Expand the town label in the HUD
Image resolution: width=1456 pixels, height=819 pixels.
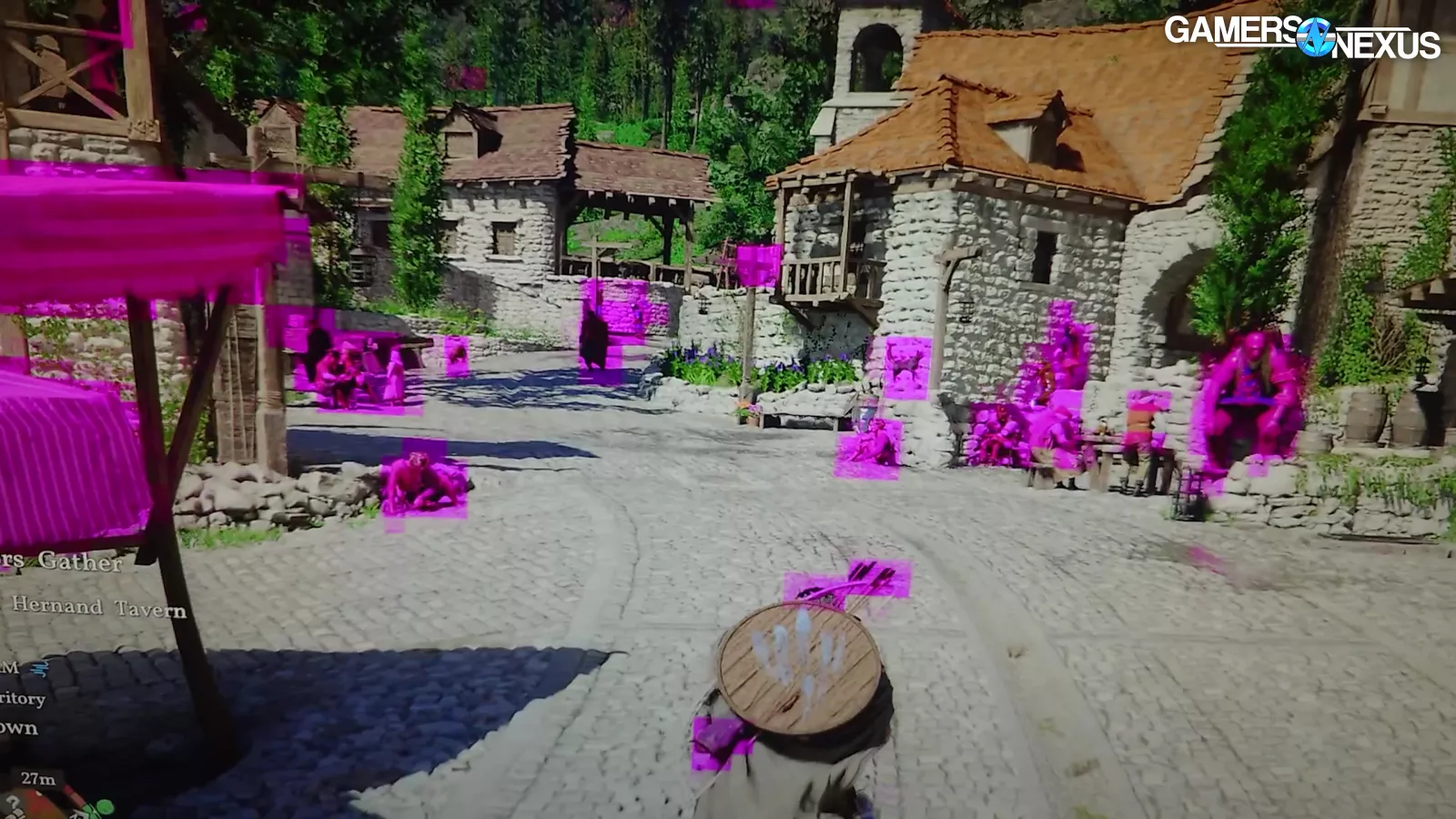pos(18,728)
